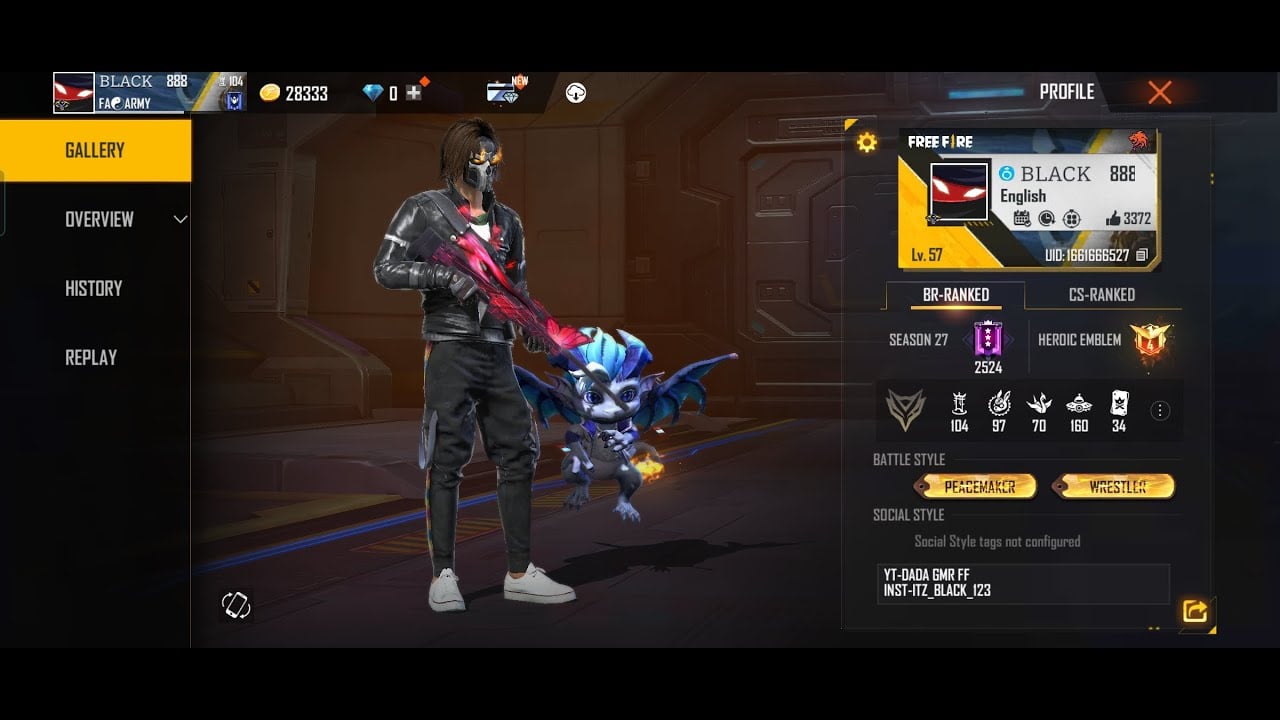Click the calendar icon under player name

[1022, 218]
